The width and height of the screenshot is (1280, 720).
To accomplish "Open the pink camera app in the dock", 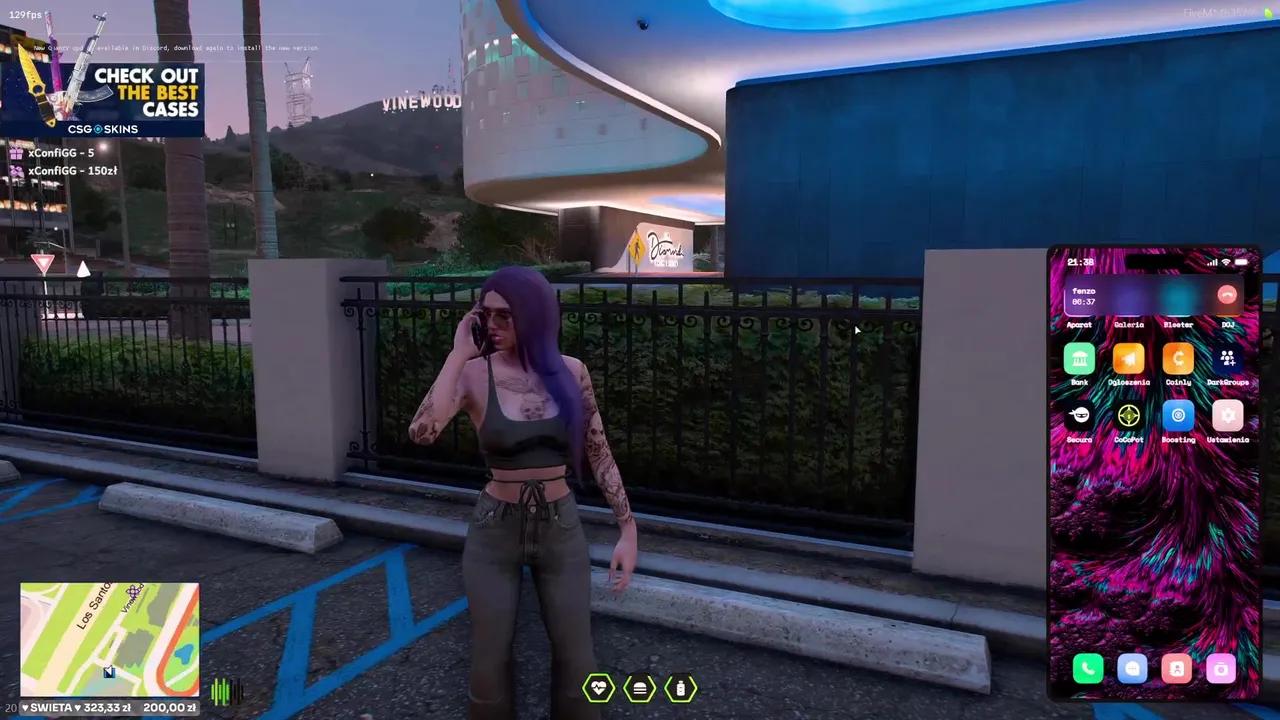I will [x=1221, y=669].
